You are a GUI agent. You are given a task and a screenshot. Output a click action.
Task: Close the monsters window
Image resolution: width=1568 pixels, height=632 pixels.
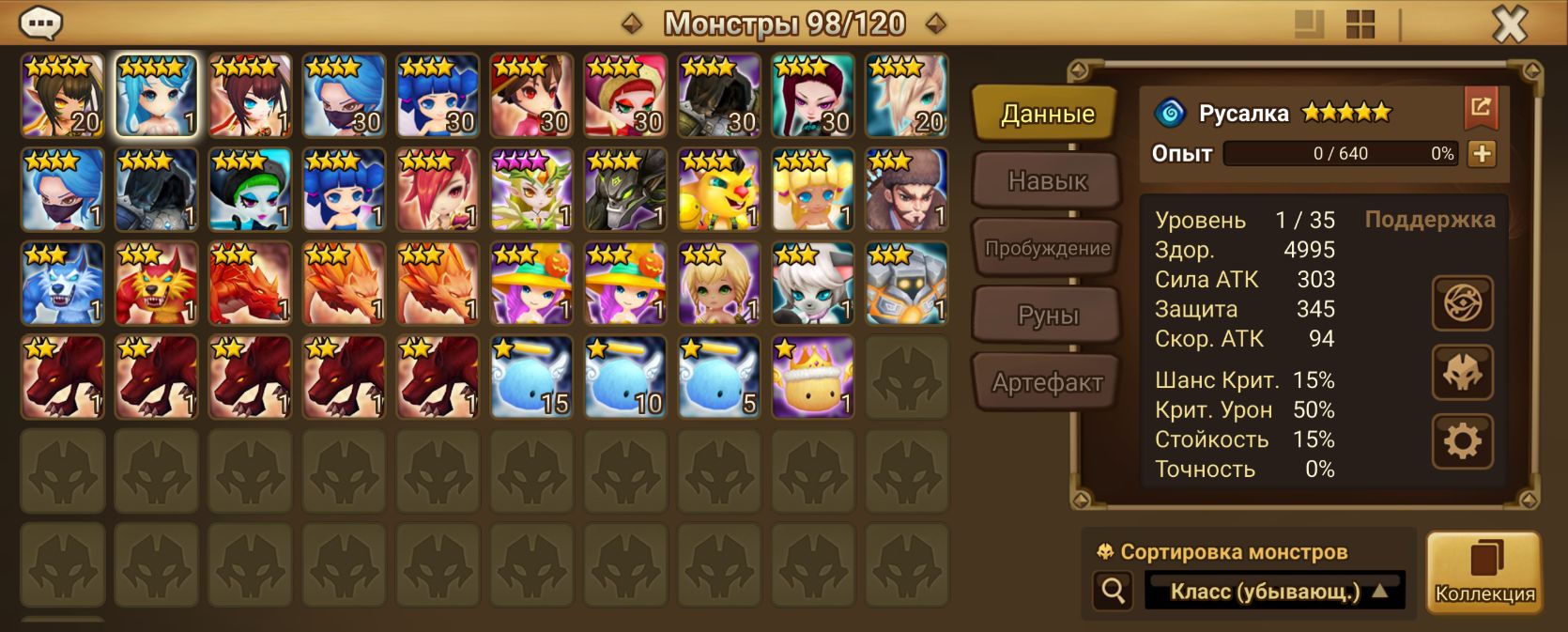point(1509,24)
